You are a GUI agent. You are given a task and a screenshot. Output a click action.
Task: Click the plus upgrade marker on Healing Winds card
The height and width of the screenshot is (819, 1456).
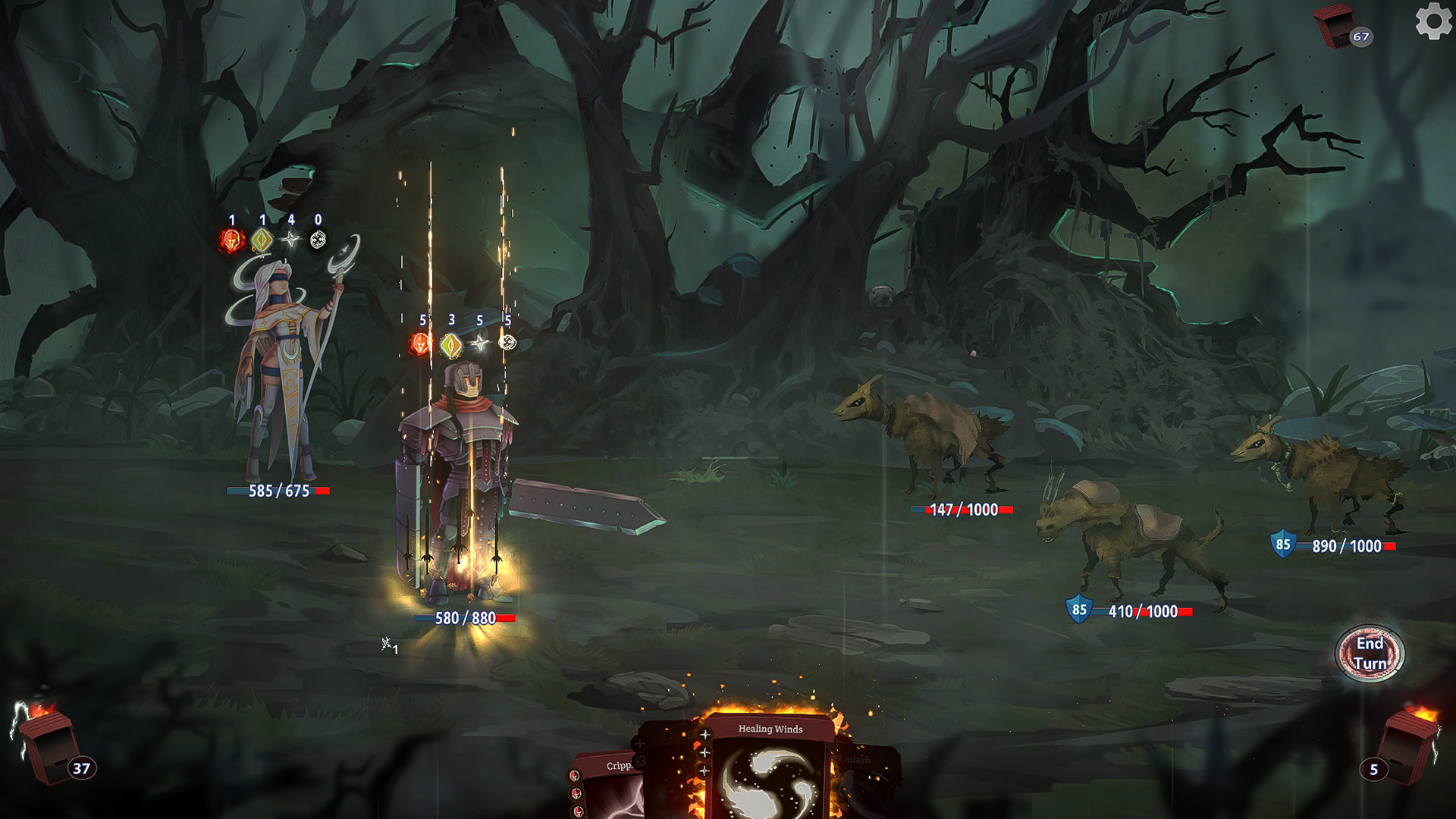(704, 736)
